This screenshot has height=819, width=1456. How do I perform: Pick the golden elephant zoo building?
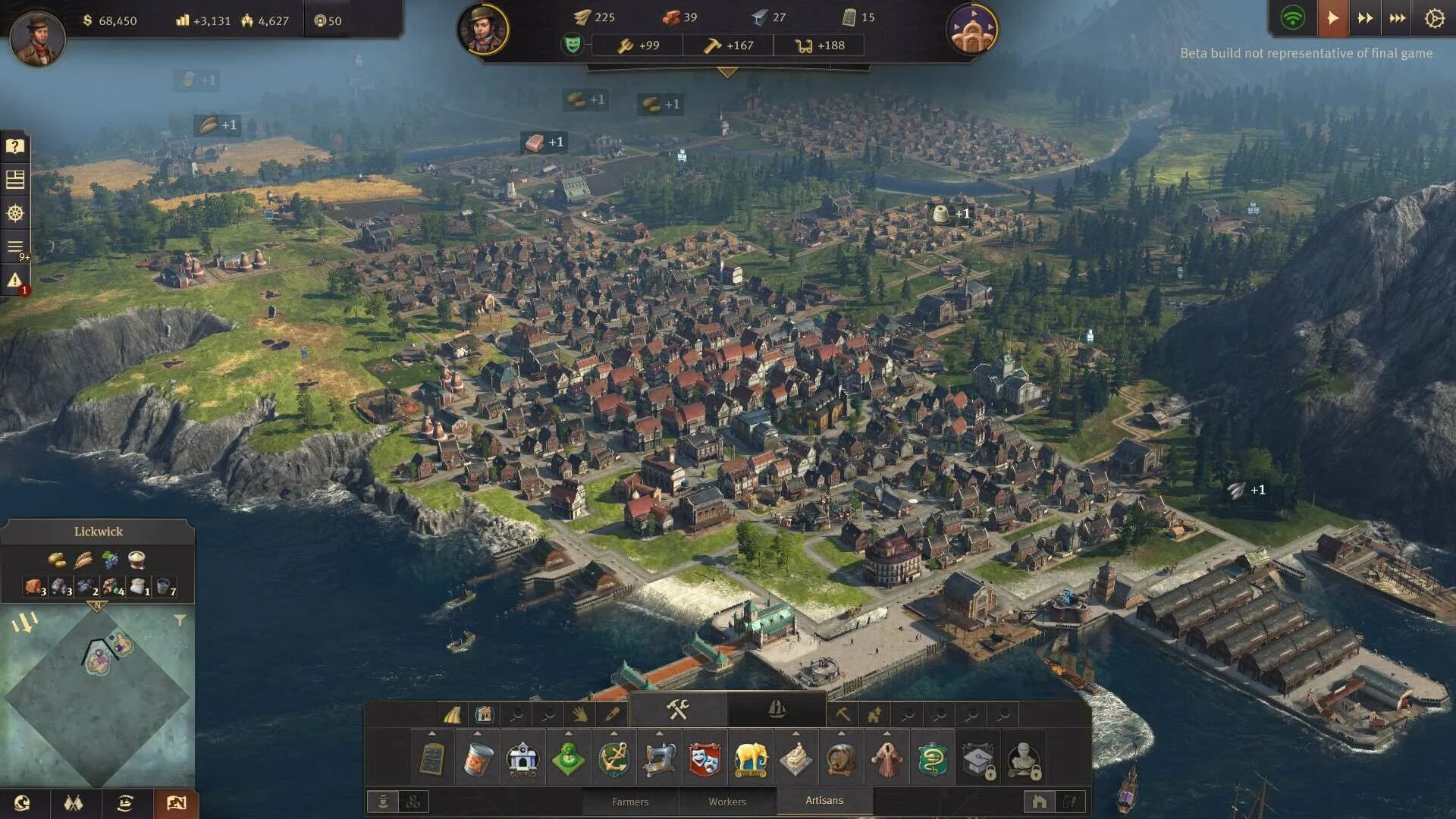click(x=751, y=759)
